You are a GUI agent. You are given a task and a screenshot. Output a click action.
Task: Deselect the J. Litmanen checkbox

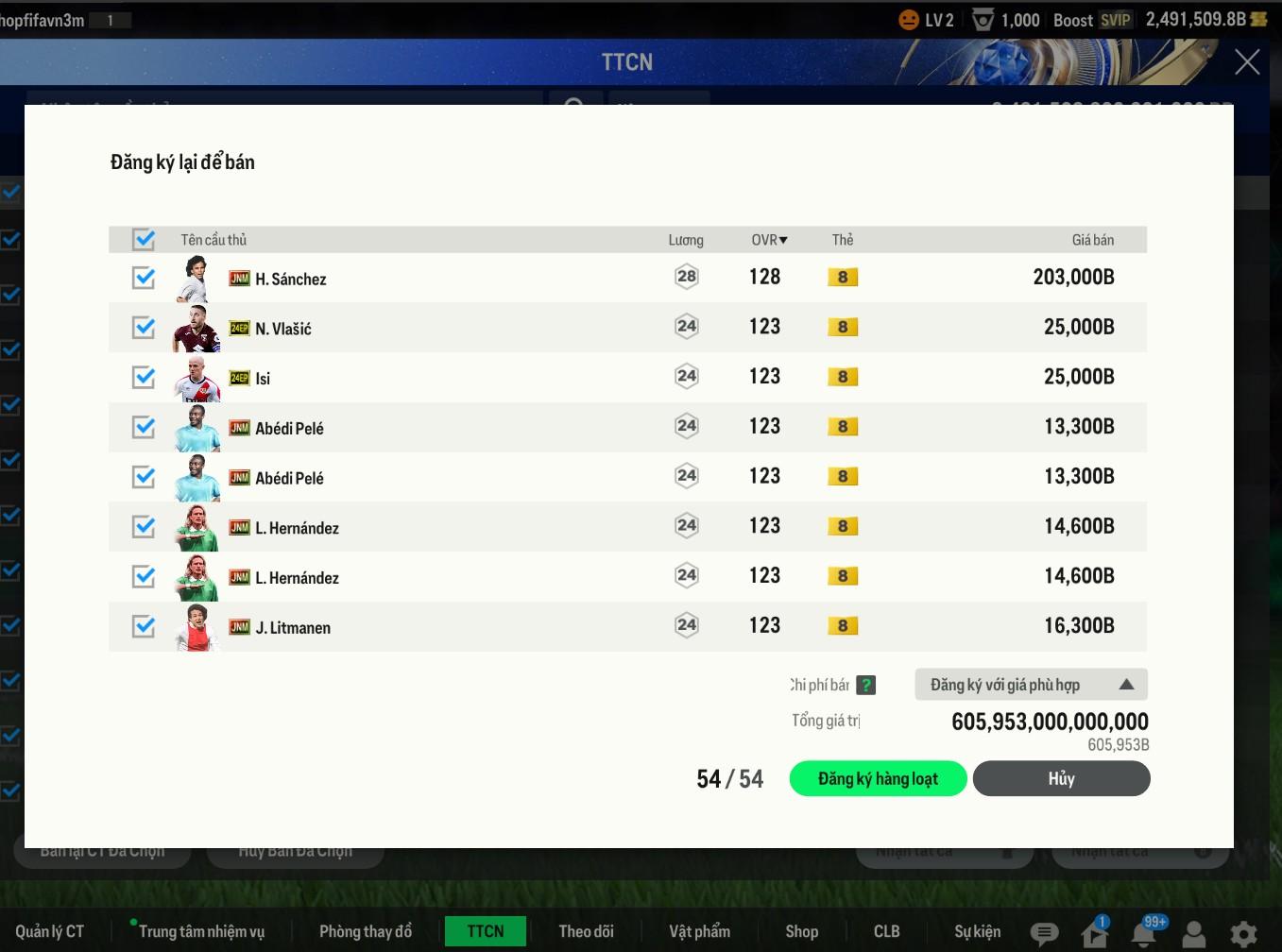144,626
